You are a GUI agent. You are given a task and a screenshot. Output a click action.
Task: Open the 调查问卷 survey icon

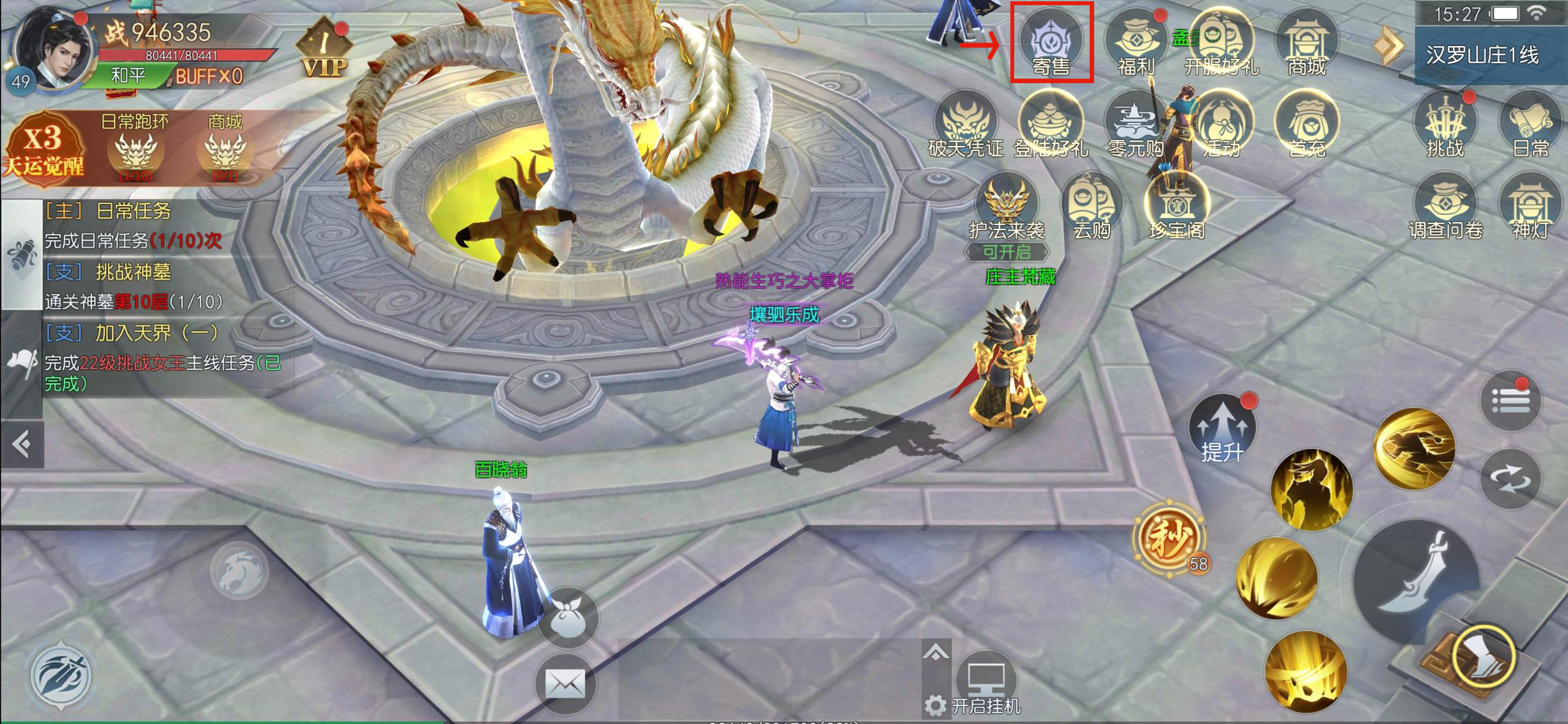click(1445, 207)
